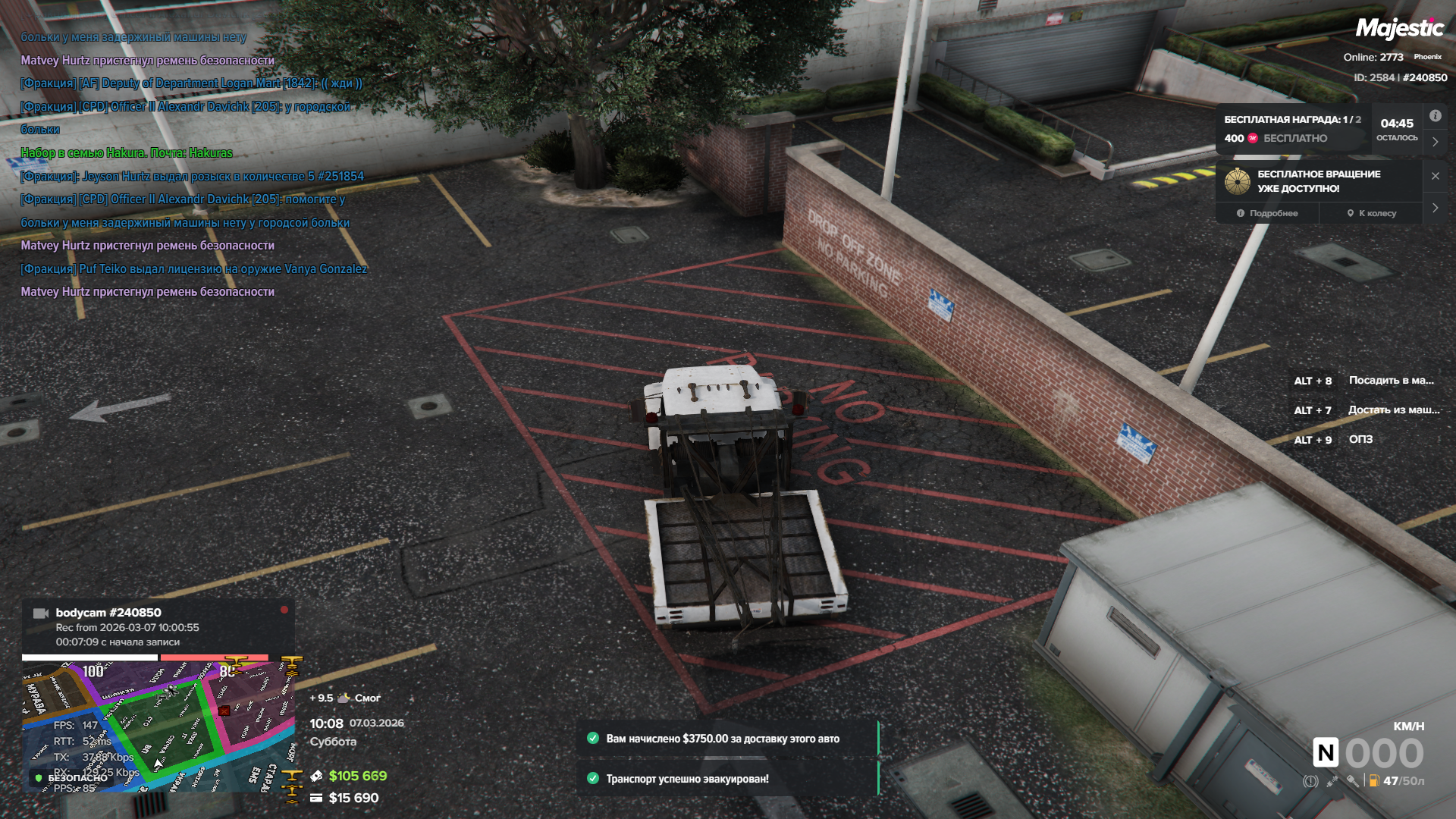The height and width of the screenshot is (819, 1456).
Task: Expand the free spin panel arrow
Action: pos(1435,208)
